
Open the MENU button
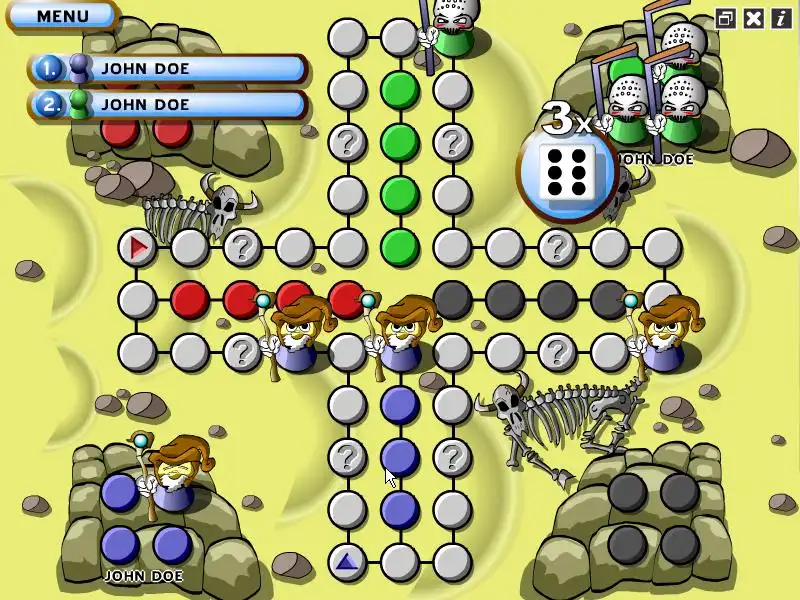[62, 16]
